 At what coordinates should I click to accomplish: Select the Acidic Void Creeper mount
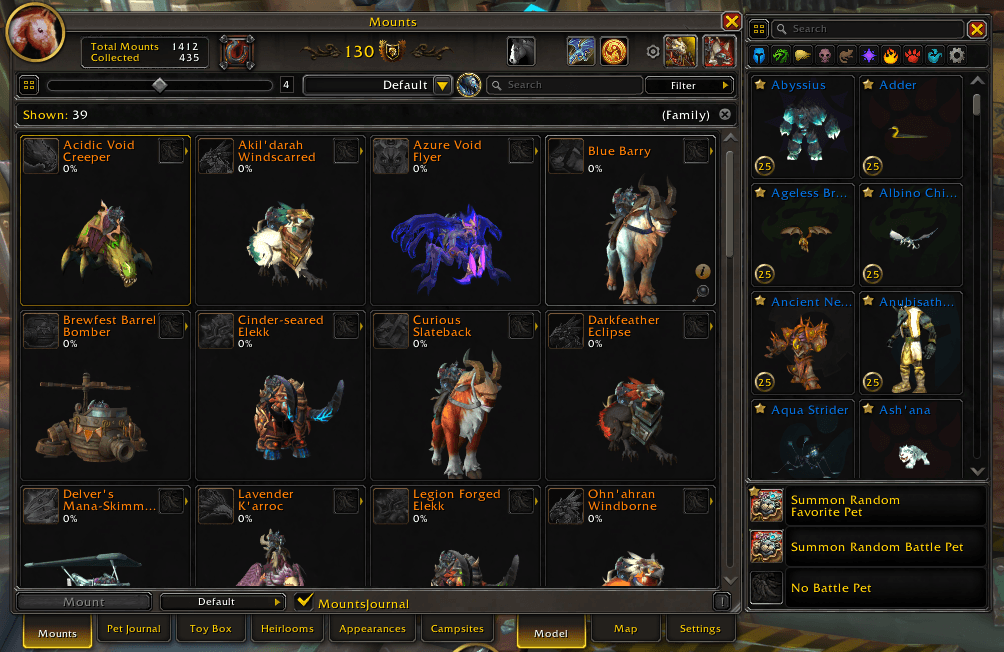105,220
